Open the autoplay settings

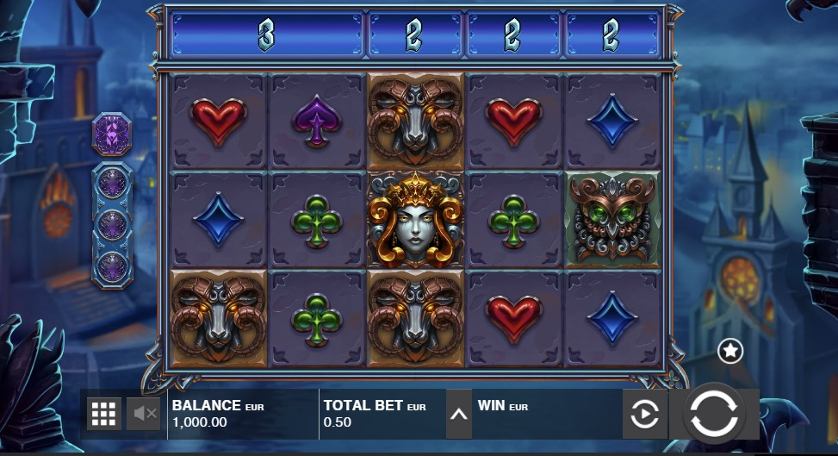pyautogui.click(x=645, y=413)
